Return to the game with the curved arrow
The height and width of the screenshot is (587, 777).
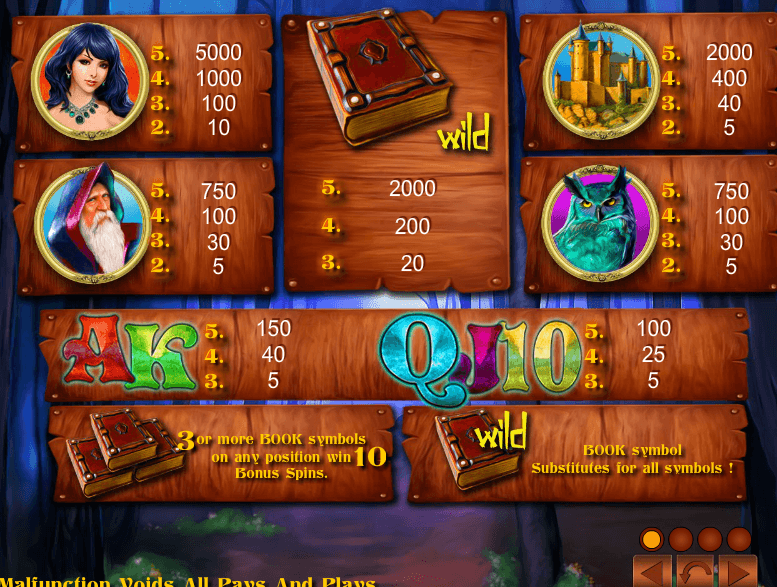point(696,573)
